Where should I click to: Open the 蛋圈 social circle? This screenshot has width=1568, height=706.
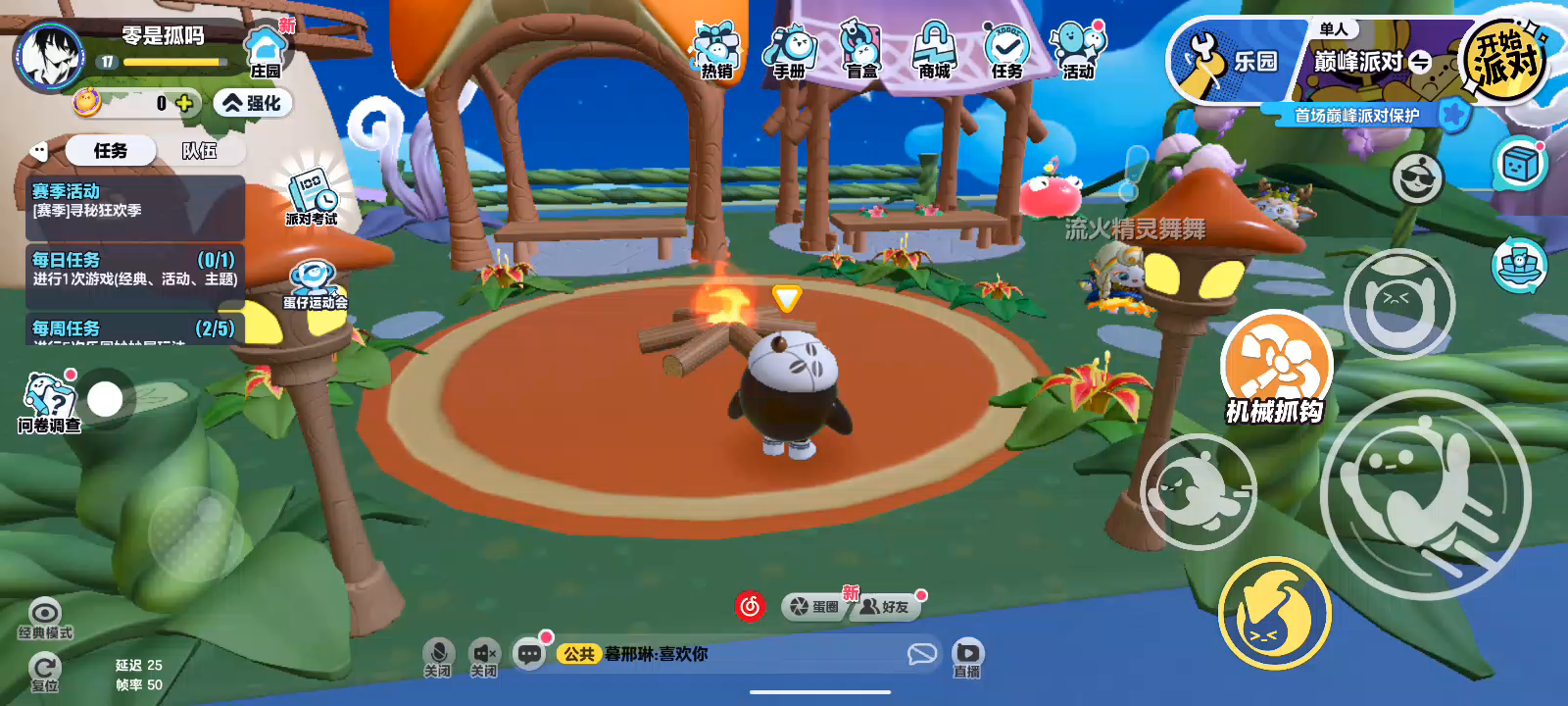[814, 607]
